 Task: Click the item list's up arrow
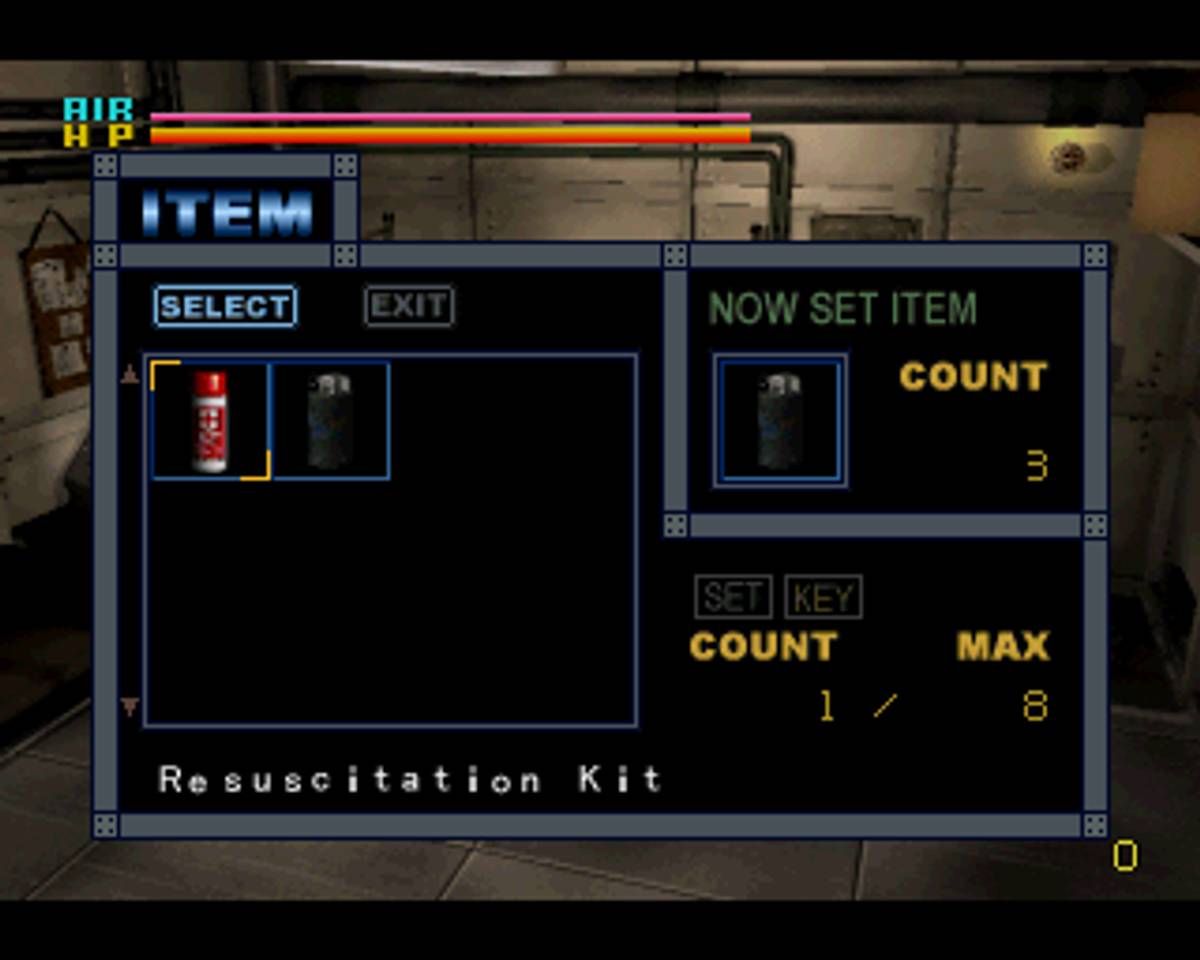[130, 376]
